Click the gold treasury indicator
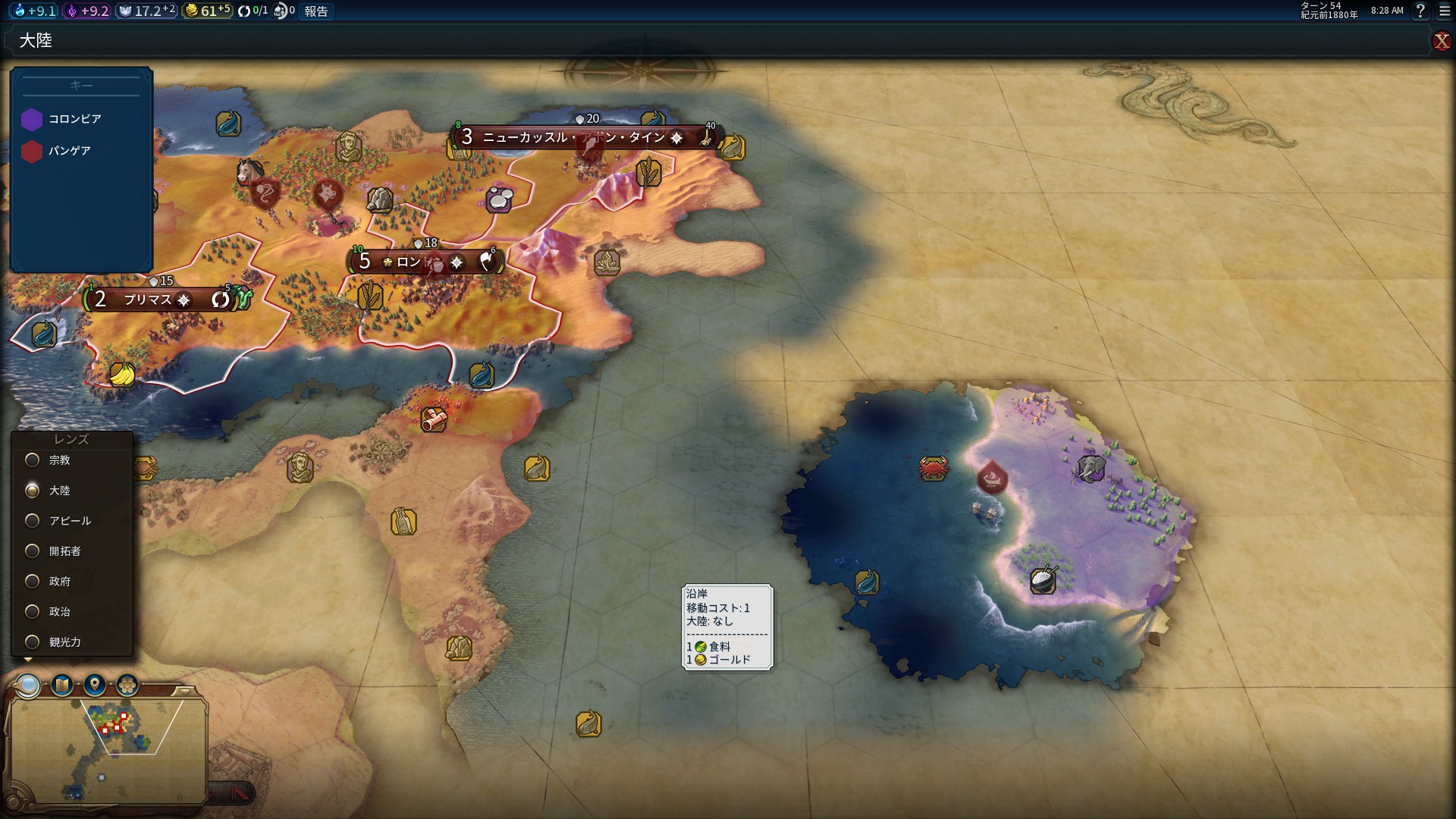Screen dimensions: 1456x819 [207, 11]
